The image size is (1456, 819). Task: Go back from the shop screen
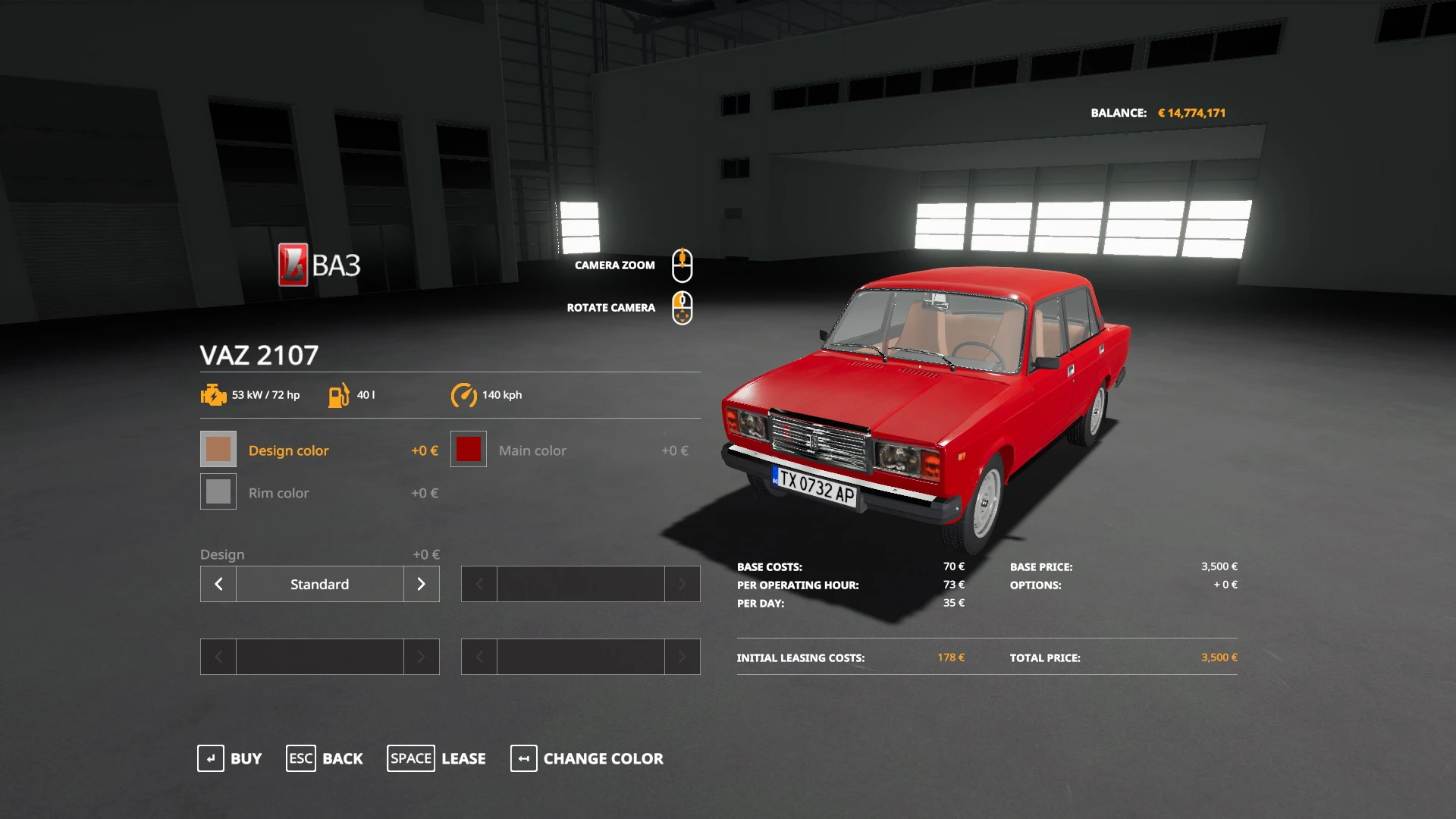point(325,758)
